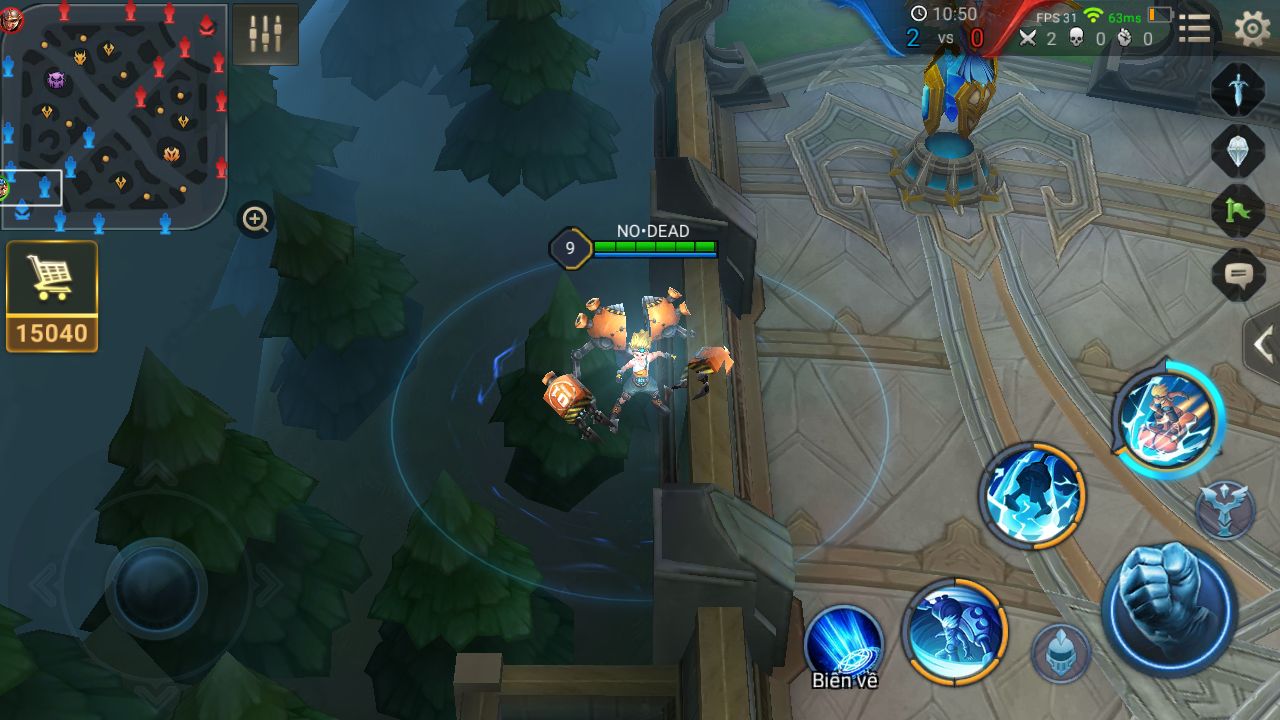Open the gold shop with the cart icon
This screenshot has height=720, width=1280.
pyautogui.click(x=52, y=296)
